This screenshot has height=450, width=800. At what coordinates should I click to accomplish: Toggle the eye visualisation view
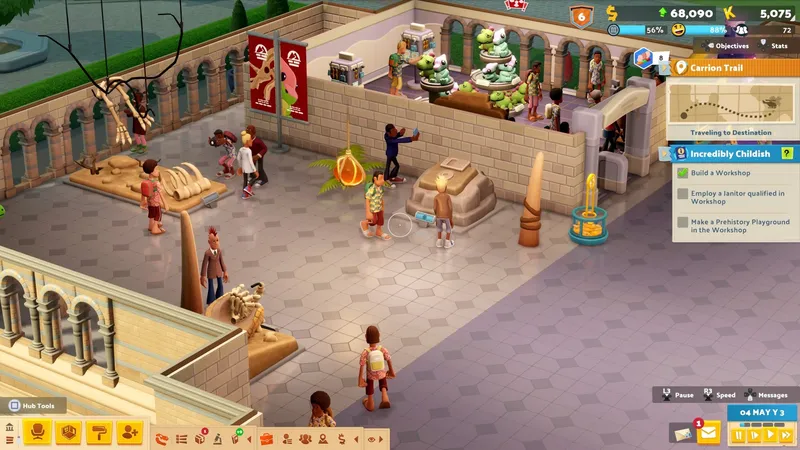point(372,438)
